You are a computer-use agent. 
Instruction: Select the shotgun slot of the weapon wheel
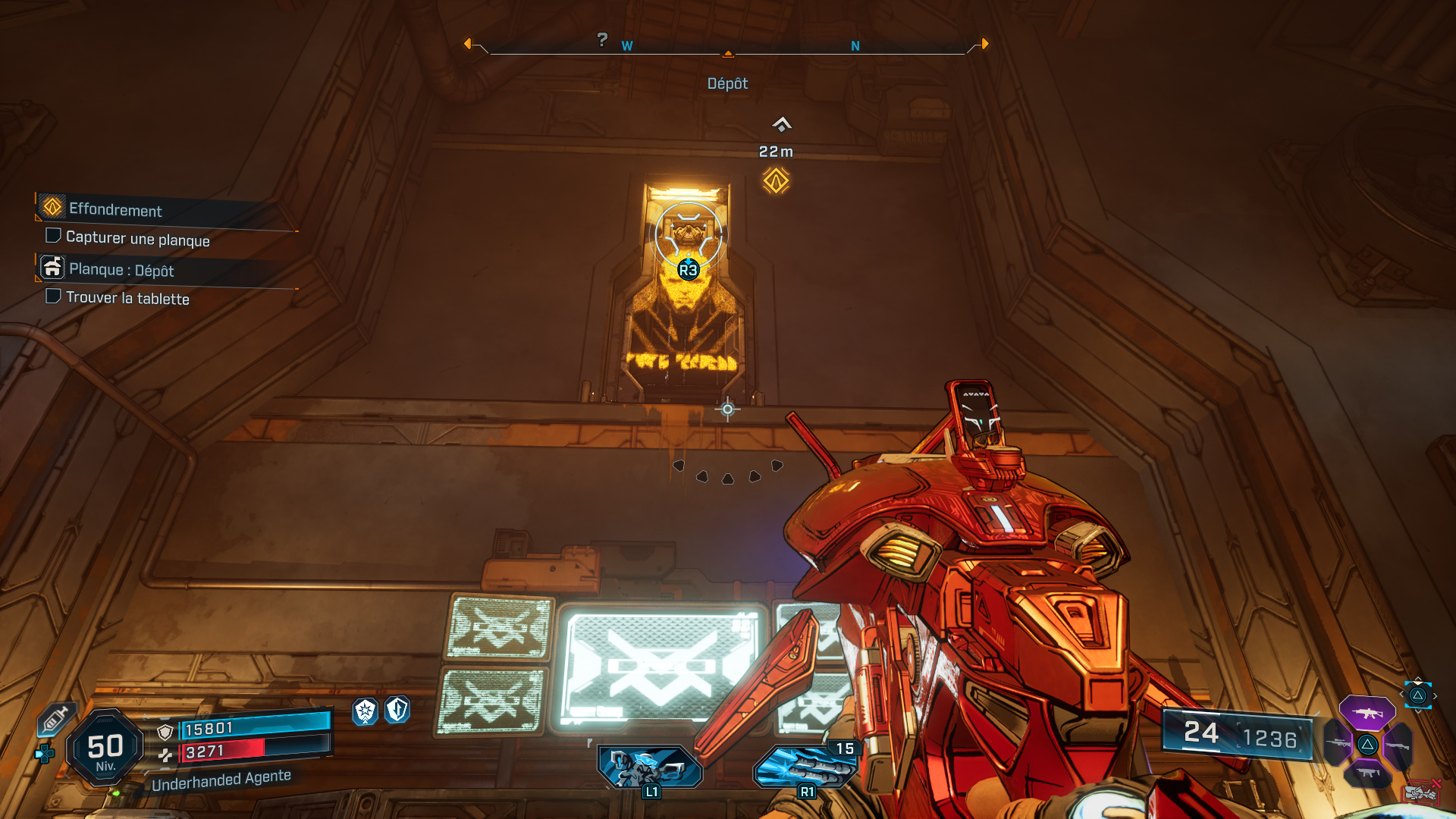pyautogui.click(x=1398, y=745)
